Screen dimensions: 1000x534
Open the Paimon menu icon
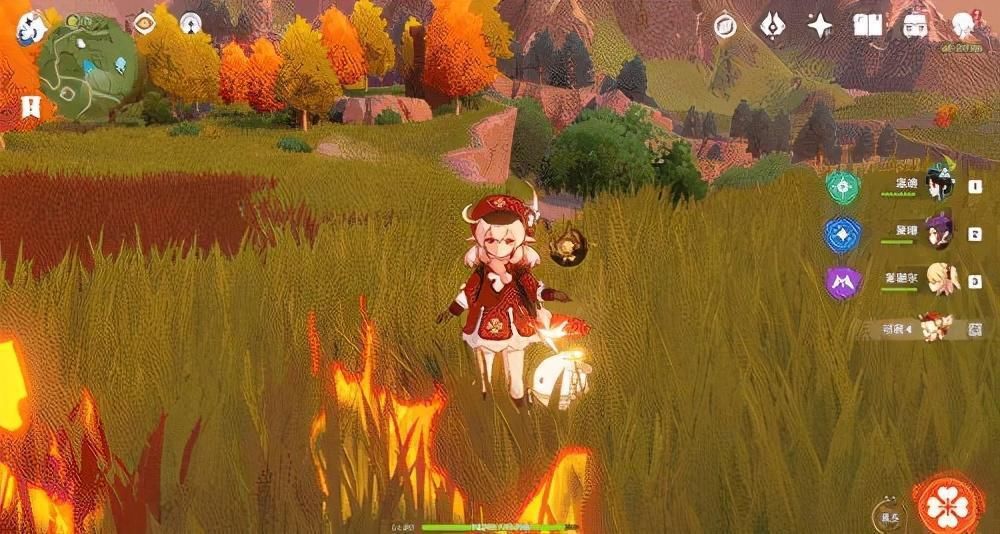[x=33, y=28]
